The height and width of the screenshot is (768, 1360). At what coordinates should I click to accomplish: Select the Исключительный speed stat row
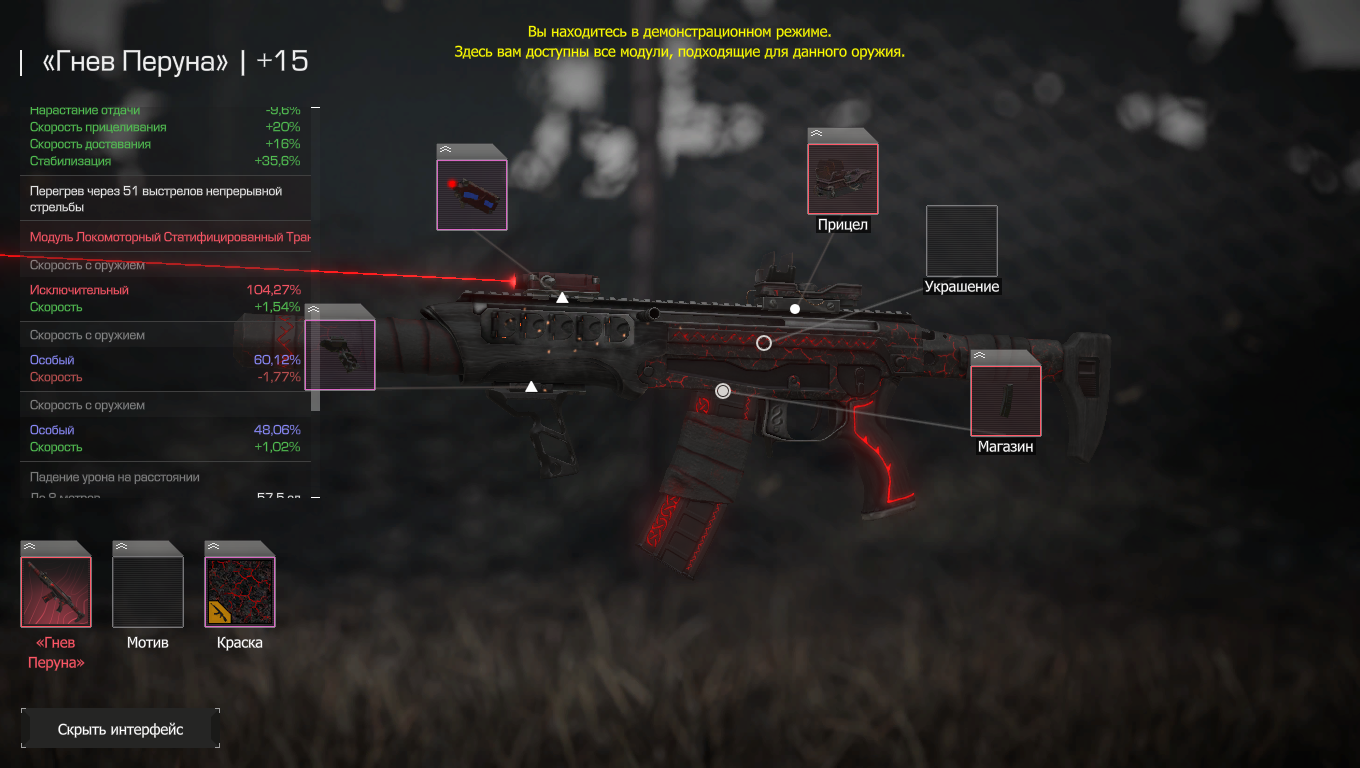coord(165,290)
